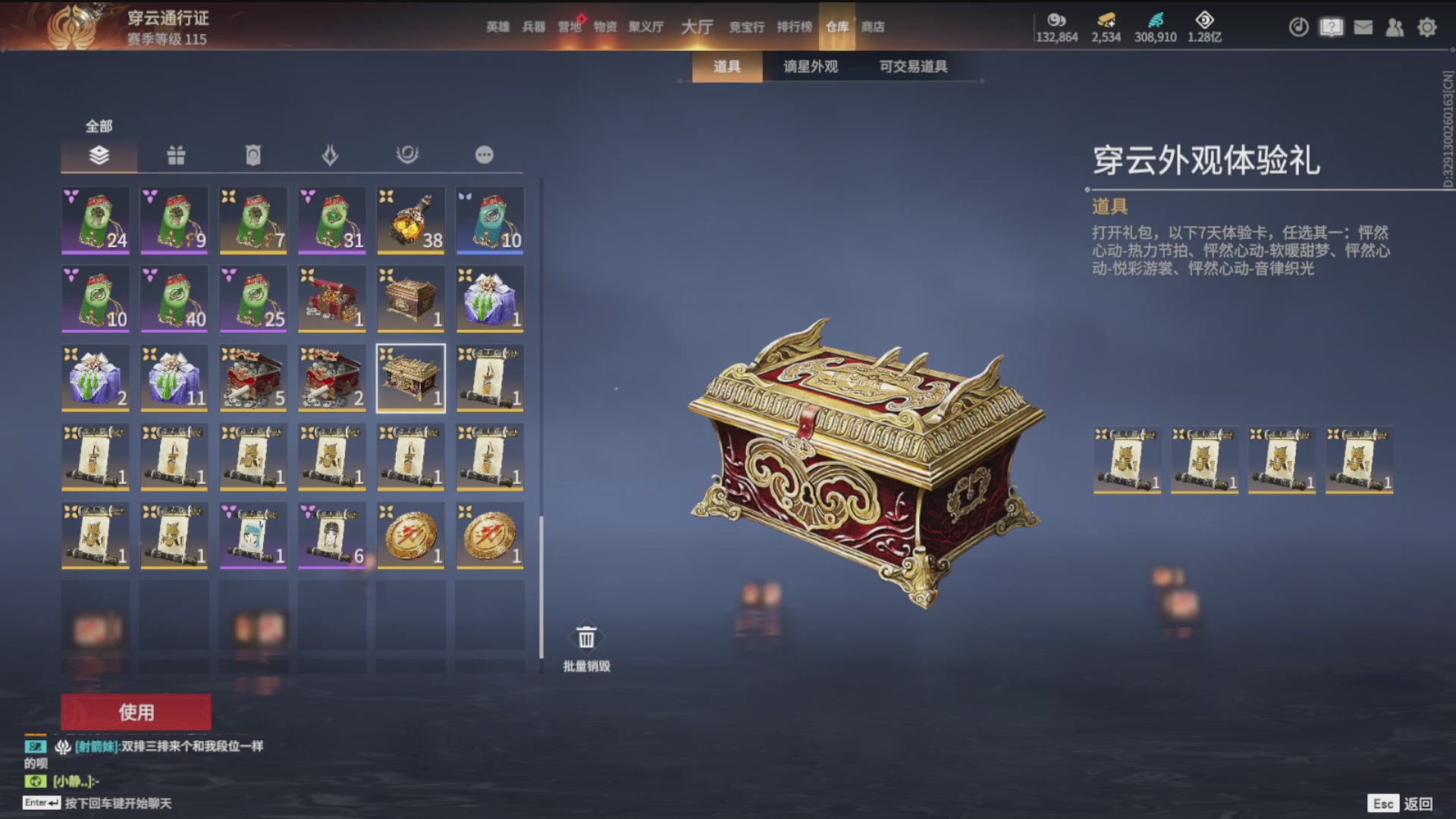Click the friends/social icon at top right
This screenshot has width=1456, height=819.
point(1395,27)
